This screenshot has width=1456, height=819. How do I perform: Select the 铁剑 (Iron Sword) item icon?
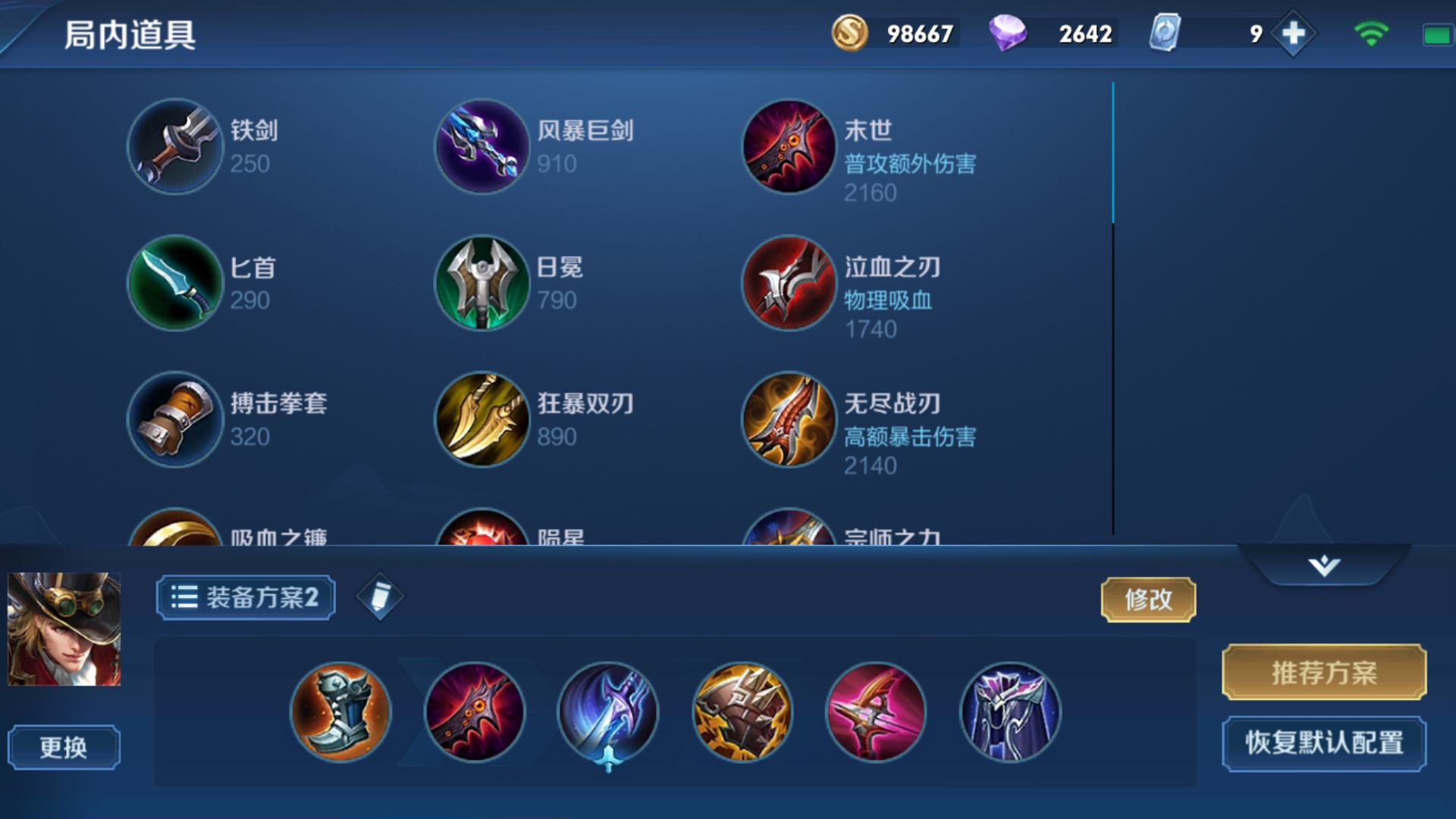coord(175,146)
